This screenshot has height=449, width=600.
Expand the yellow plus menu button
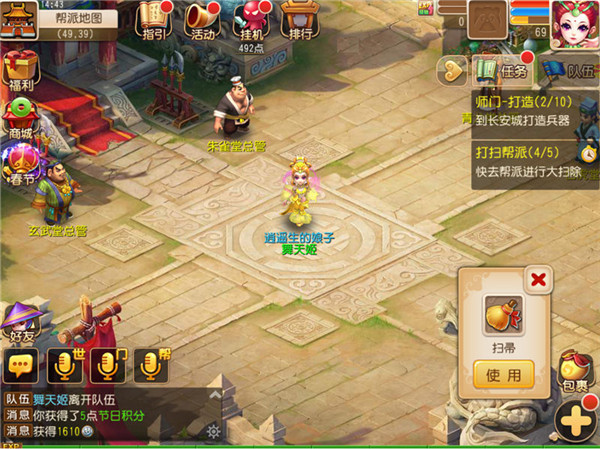[577, 420]
